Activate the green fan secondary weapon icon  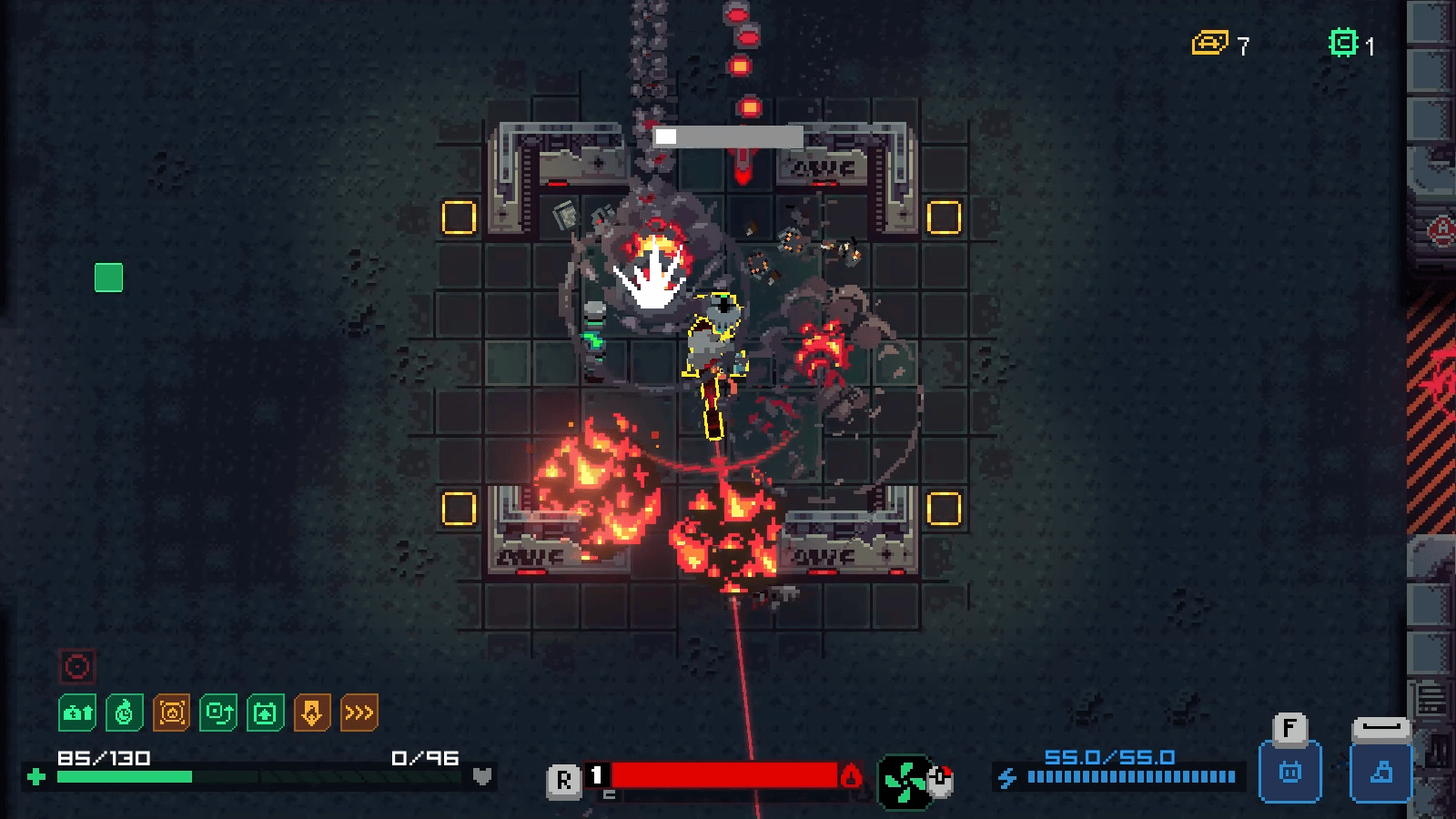click(x=905, y=781)
